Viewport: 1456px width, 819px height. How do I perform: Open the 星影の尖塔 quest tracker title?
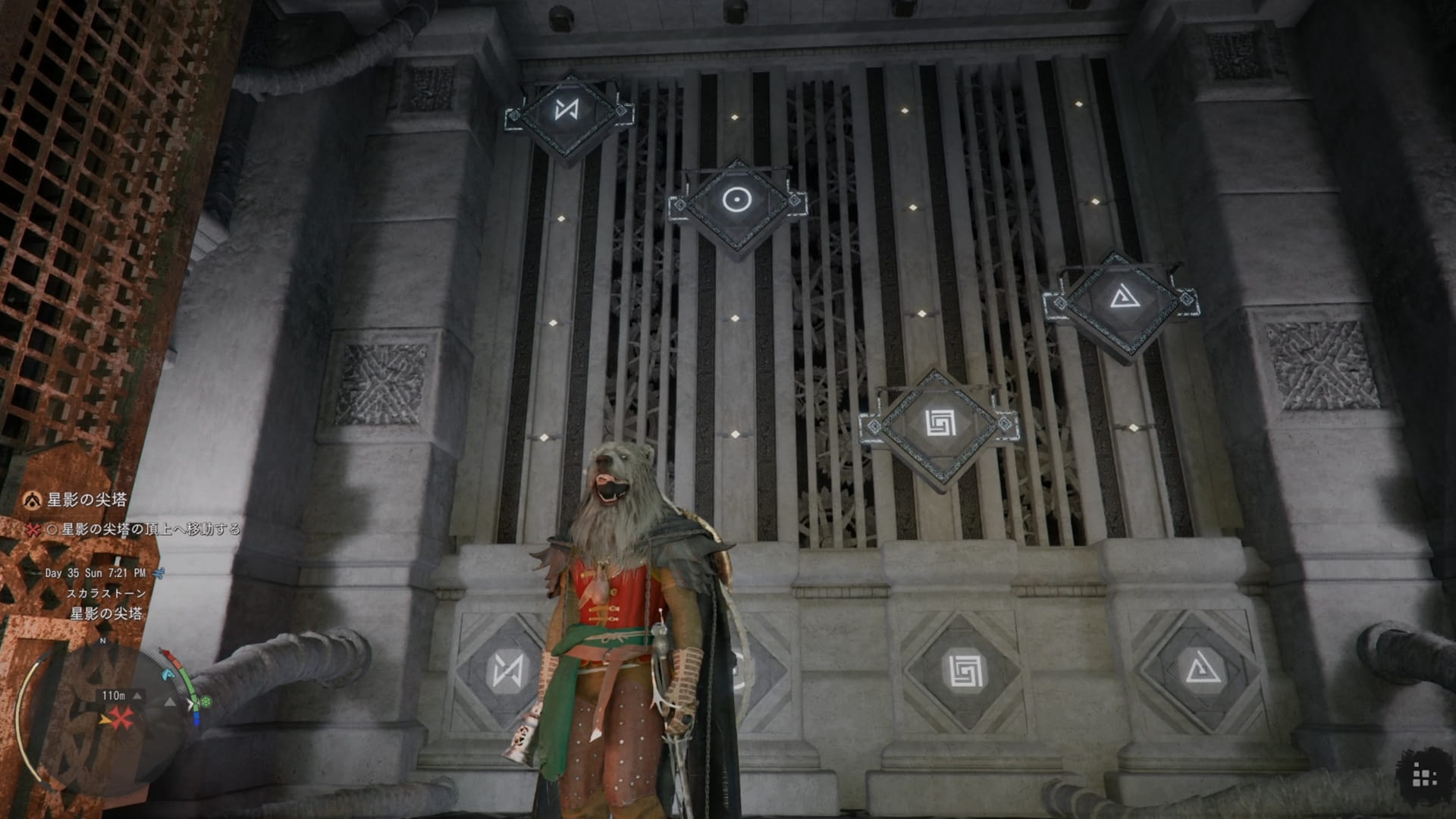(86, 500)
